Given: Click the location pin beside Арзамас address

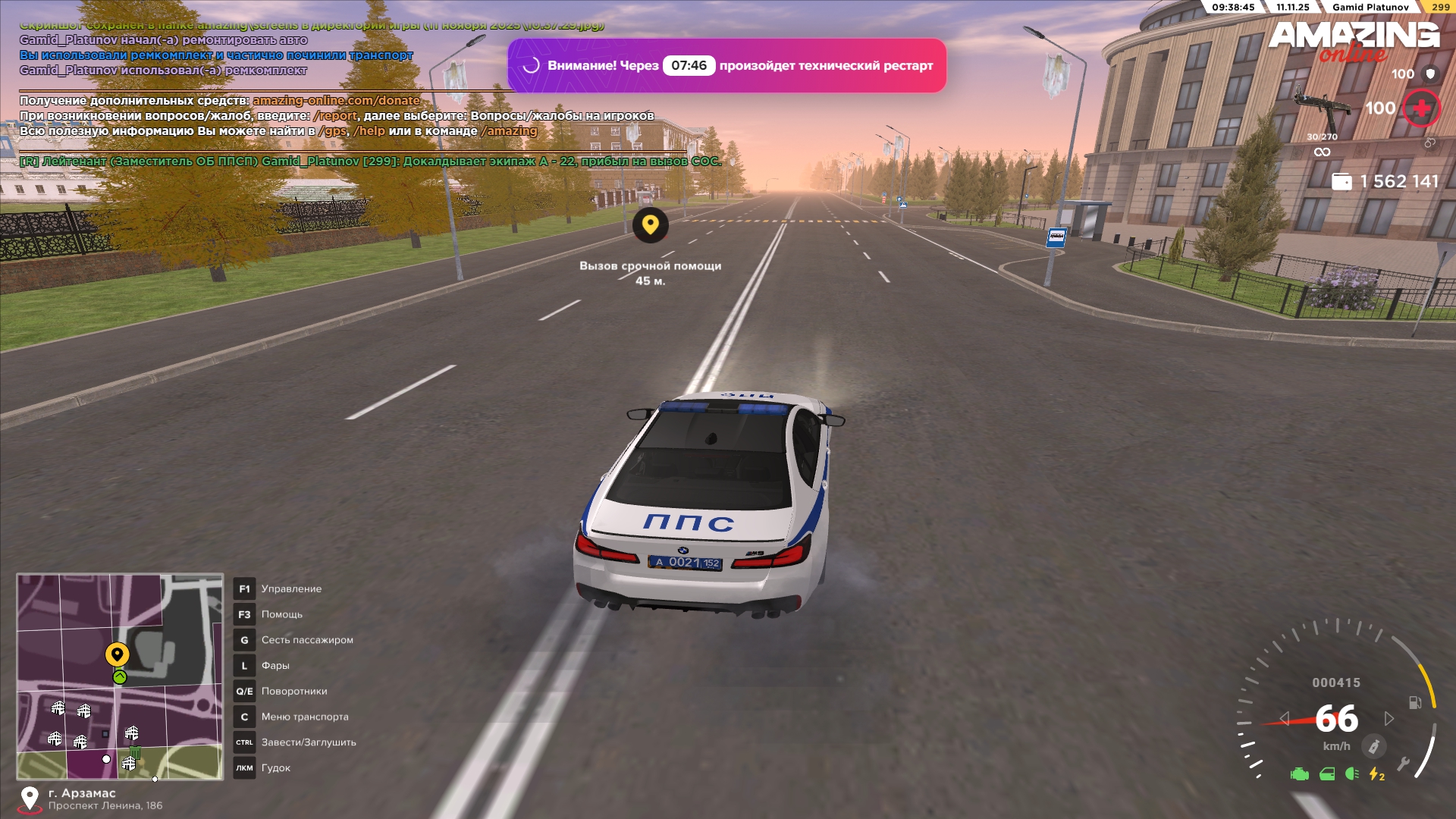Looking at the screenshot, I should click(x=30, y=799).
